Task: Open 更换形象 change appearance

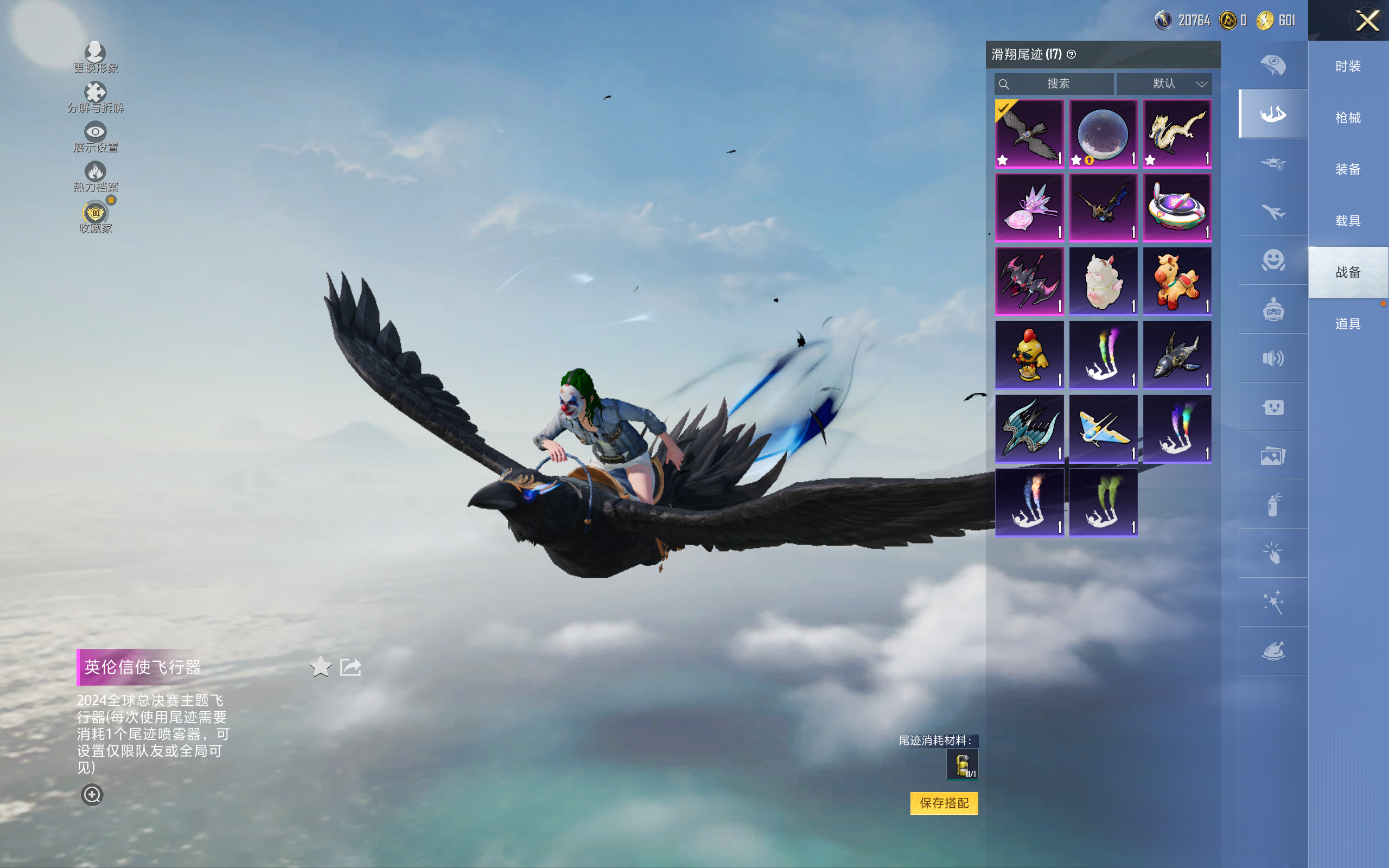Action: tap(95, 58)
